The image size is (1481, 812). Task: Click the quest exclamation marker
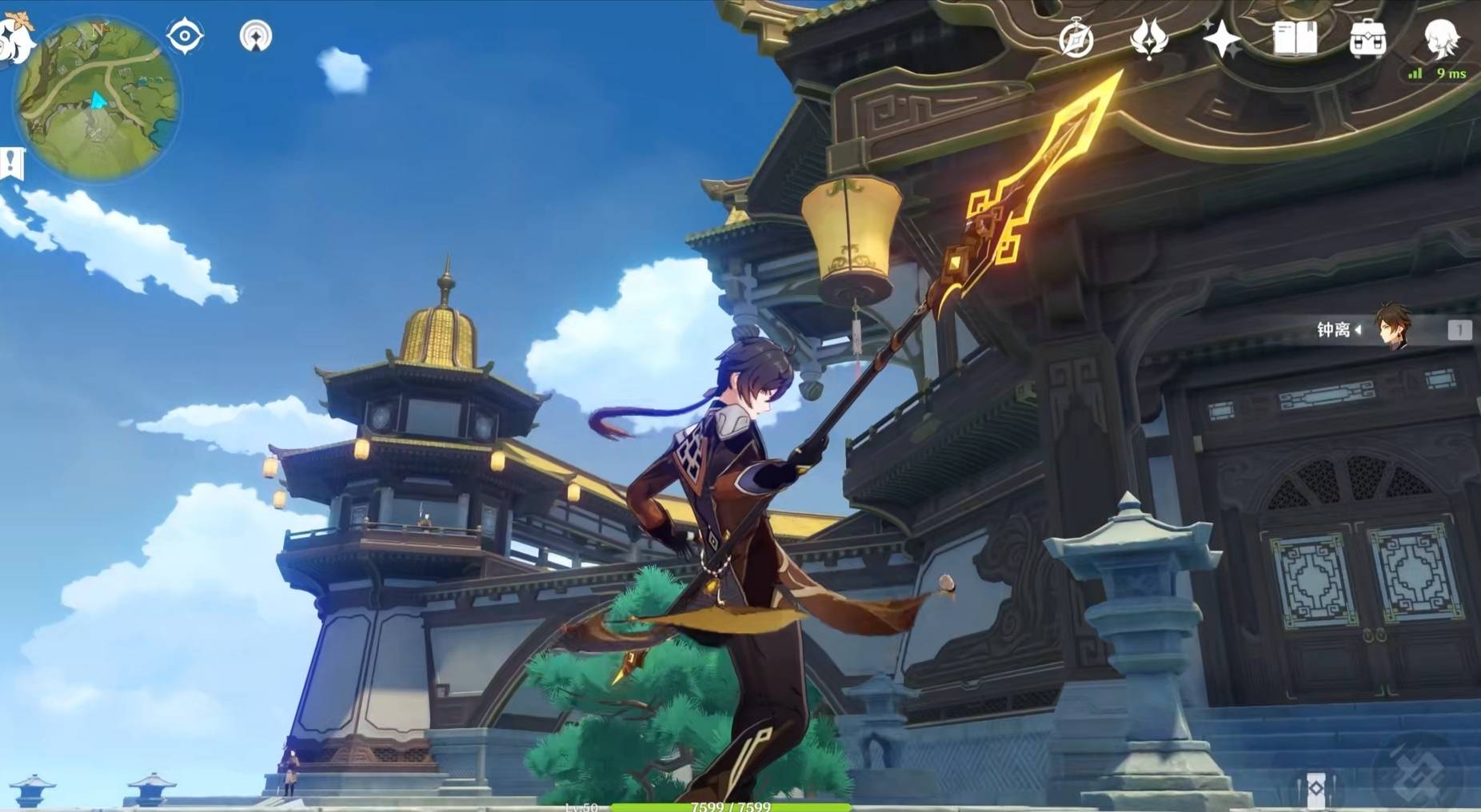point(11,164)
